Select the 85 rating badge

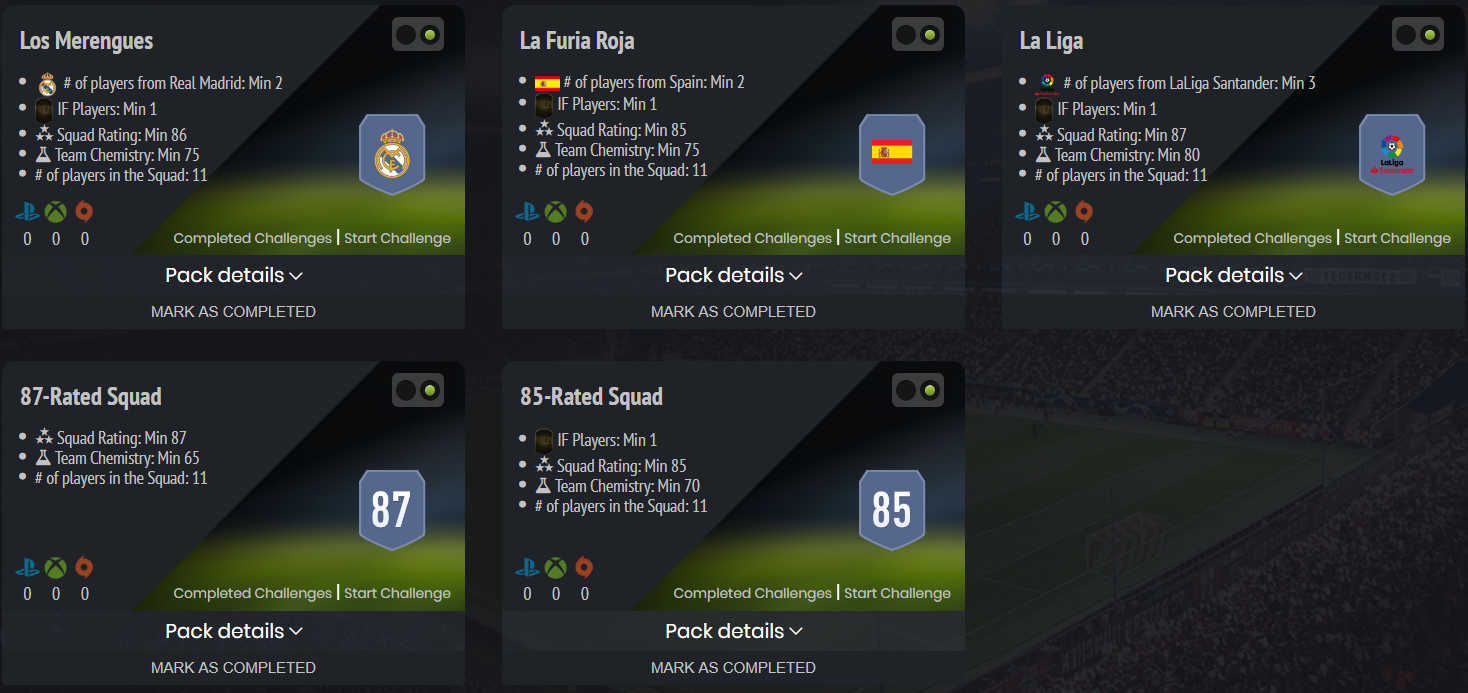[892, 509]
